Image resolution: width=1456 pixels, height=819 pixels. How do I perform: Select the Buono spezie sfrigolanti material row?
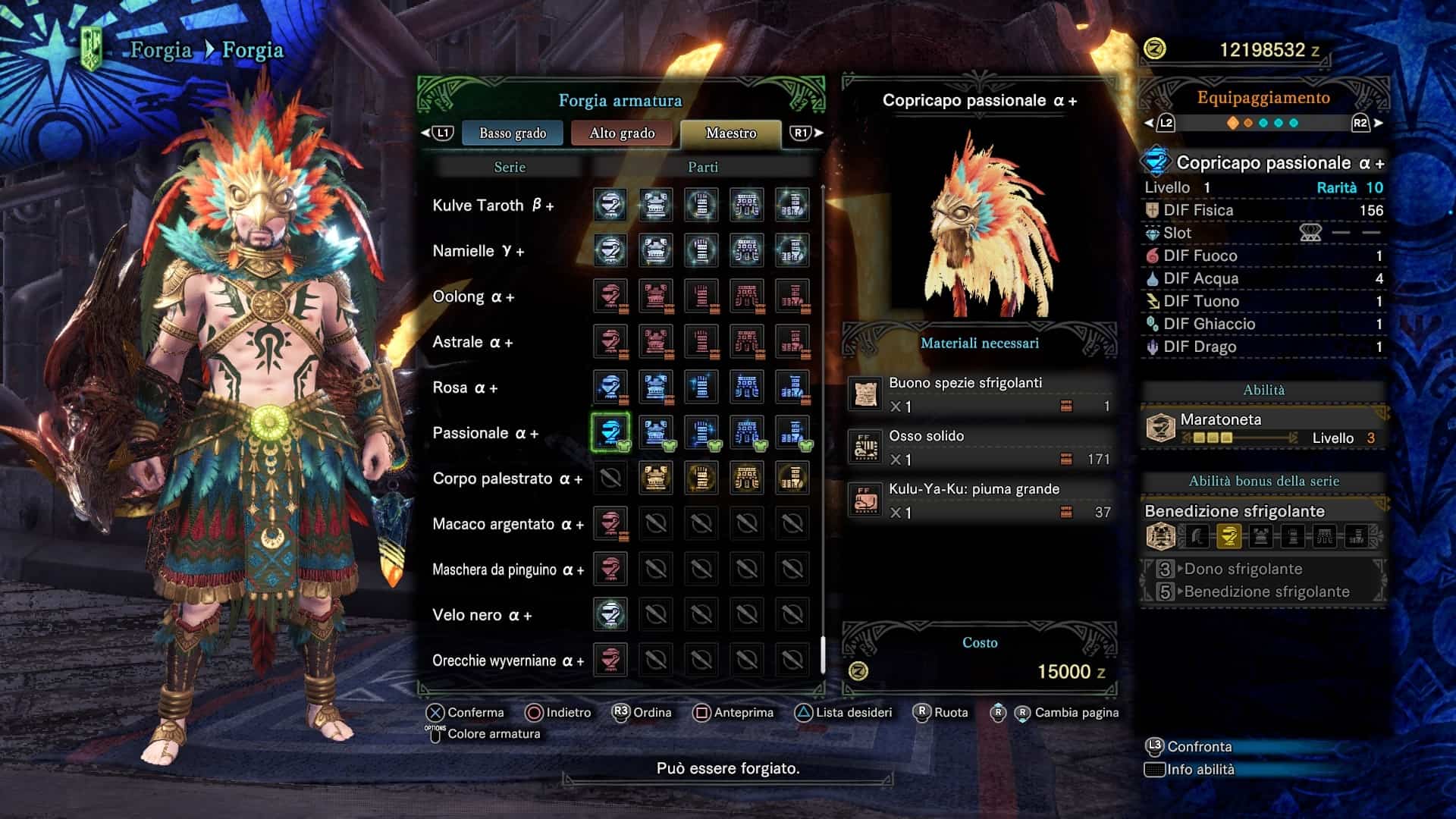point(980,394)
